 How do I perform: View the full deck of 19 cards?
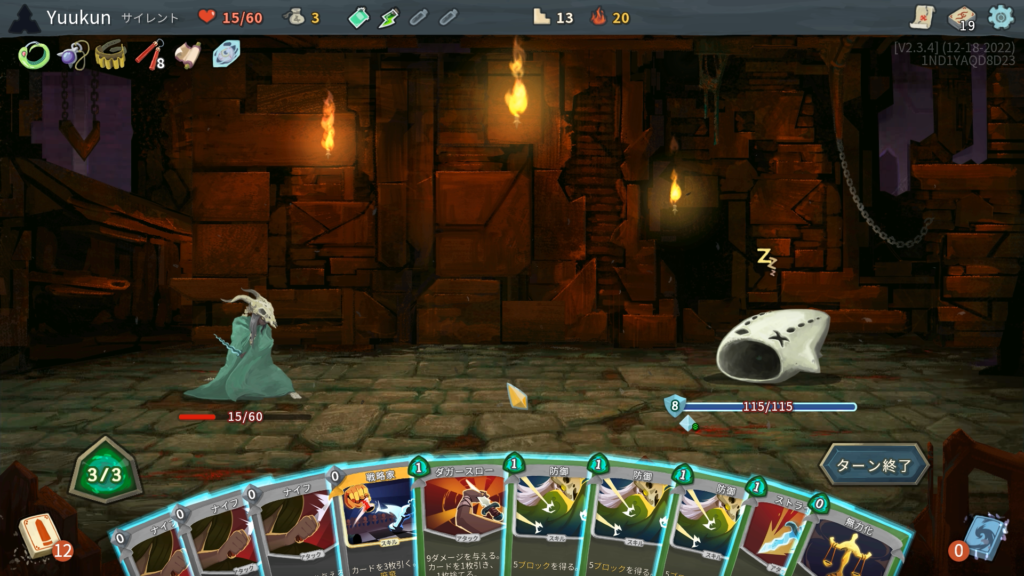pyautogui.click(x=962, y=18)
